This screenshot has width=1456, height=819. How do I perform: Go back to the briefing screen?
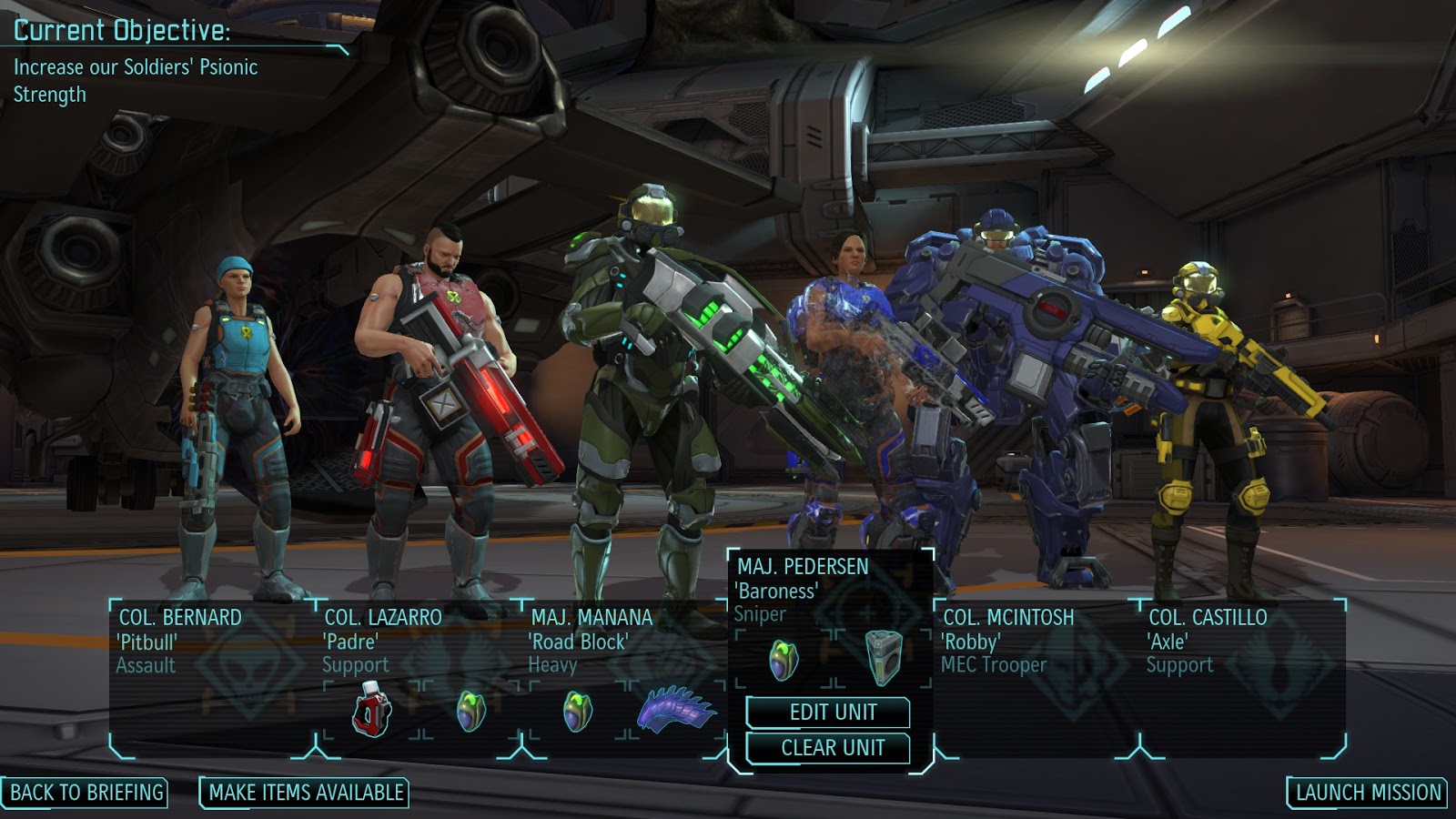(x=86, y=793)
